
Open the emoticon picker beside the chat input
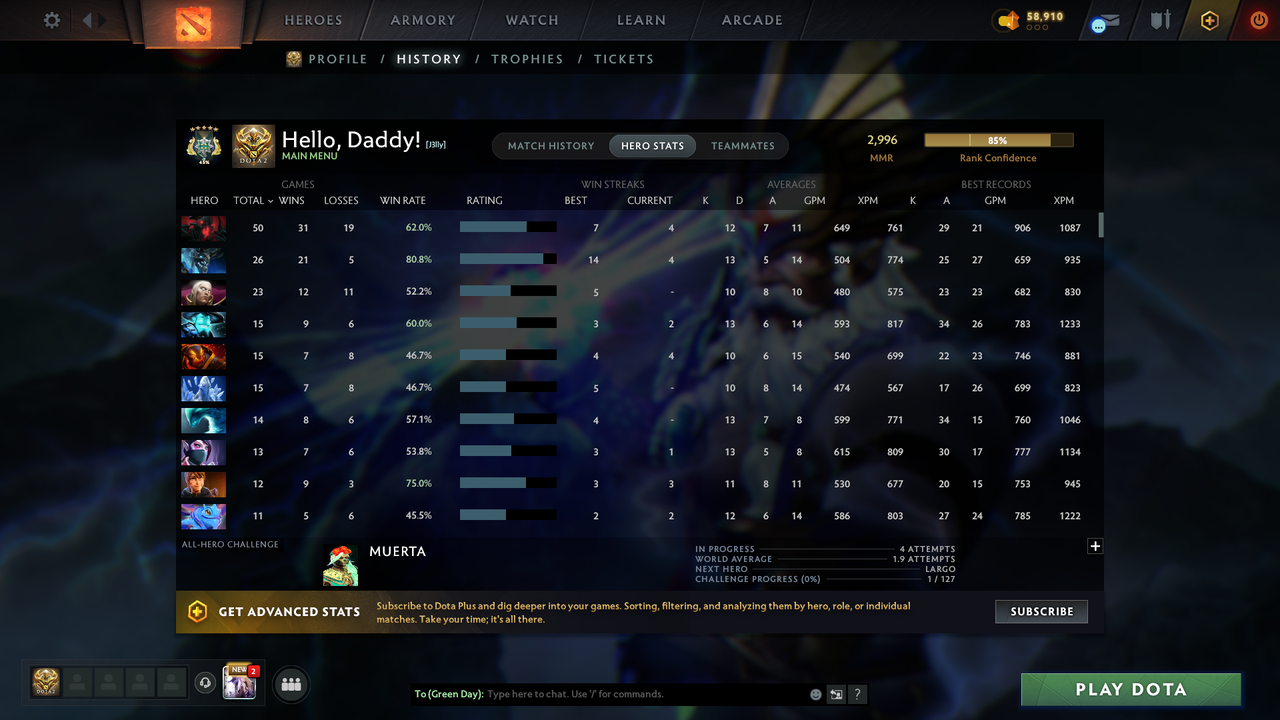[x=815, y=693]
